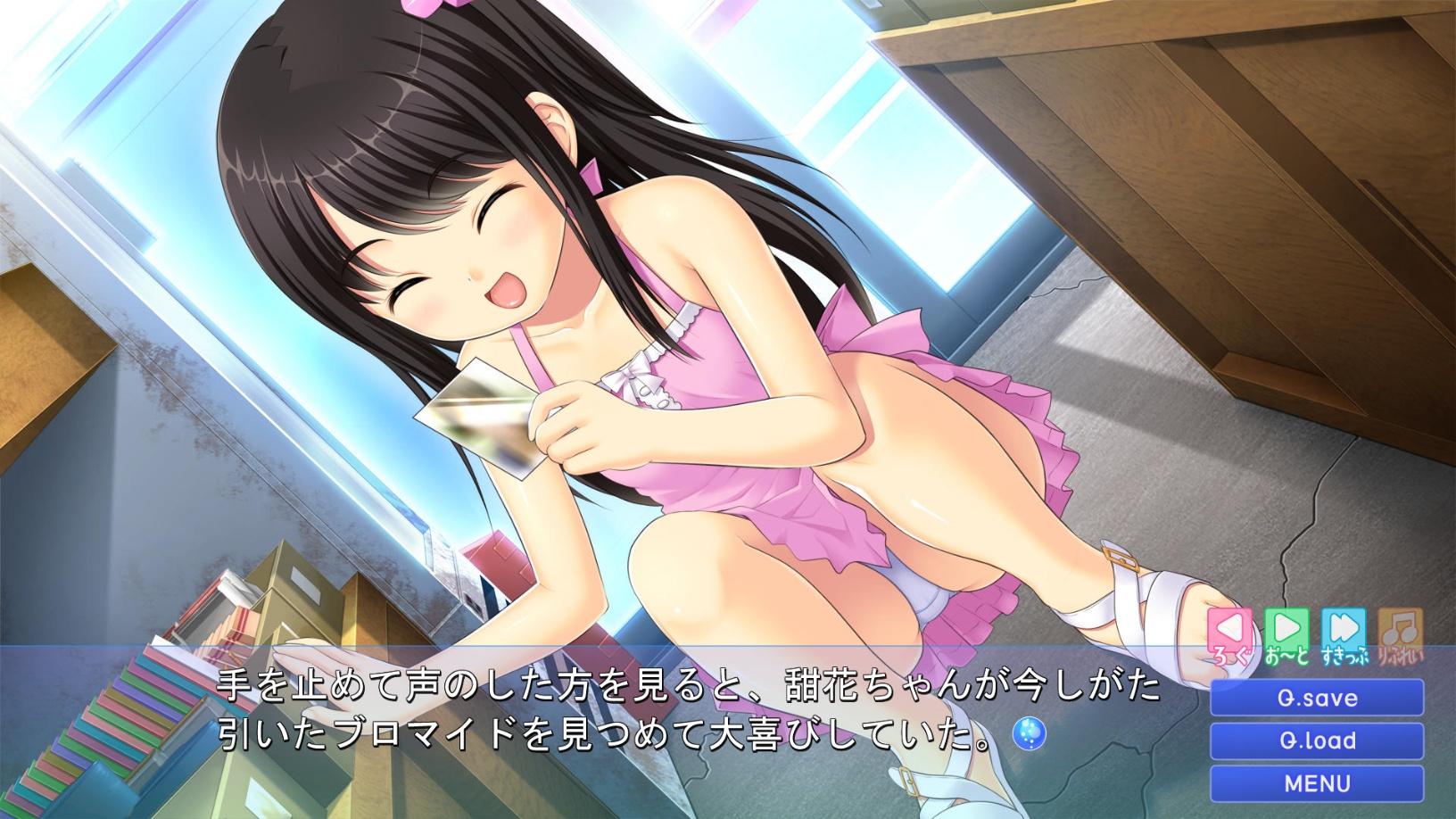
Task: Load the quick save via Q.load
Action: 1317,740
